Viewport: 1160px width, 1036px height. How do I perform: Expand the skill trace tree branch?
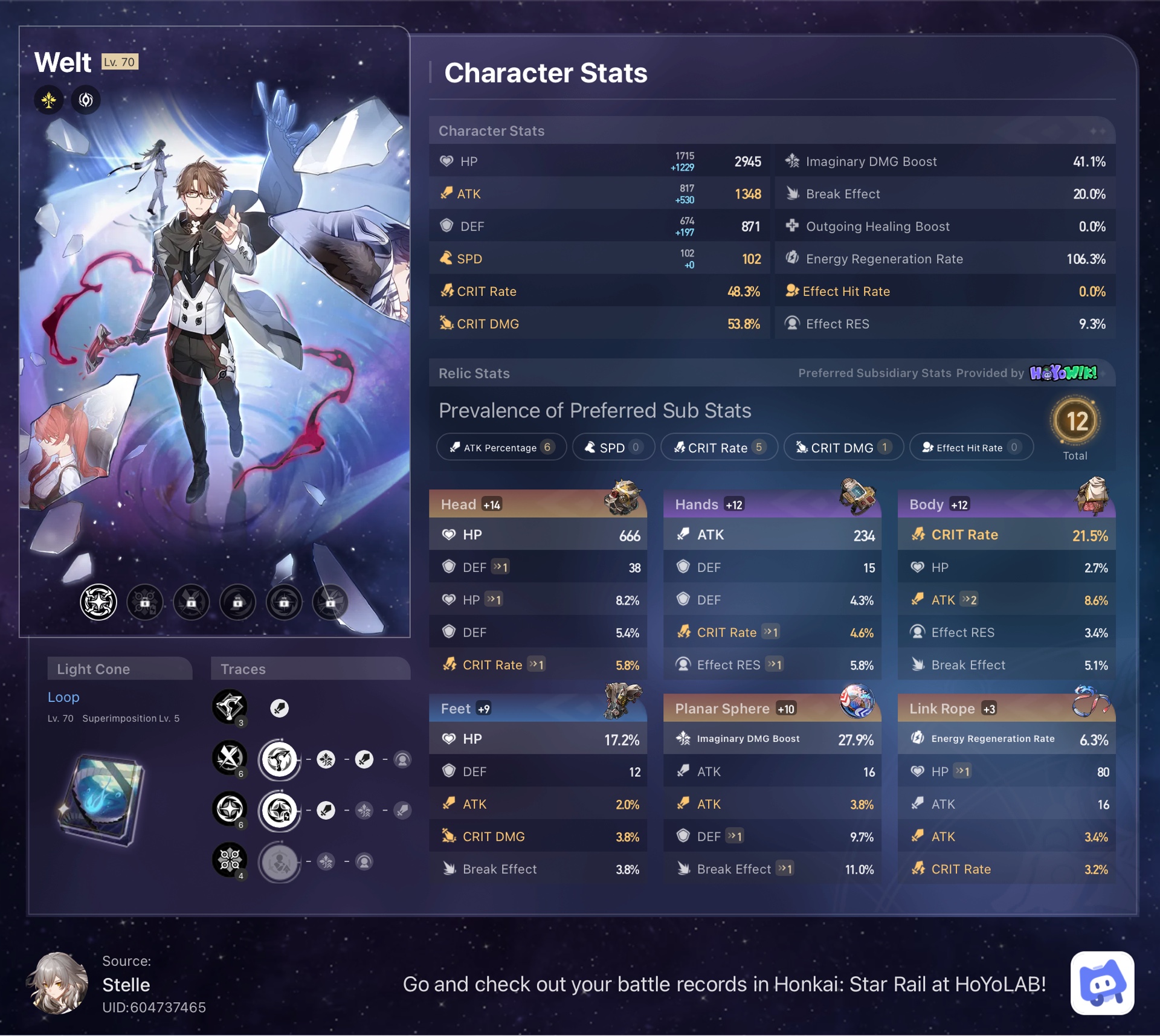coord(279,760)
